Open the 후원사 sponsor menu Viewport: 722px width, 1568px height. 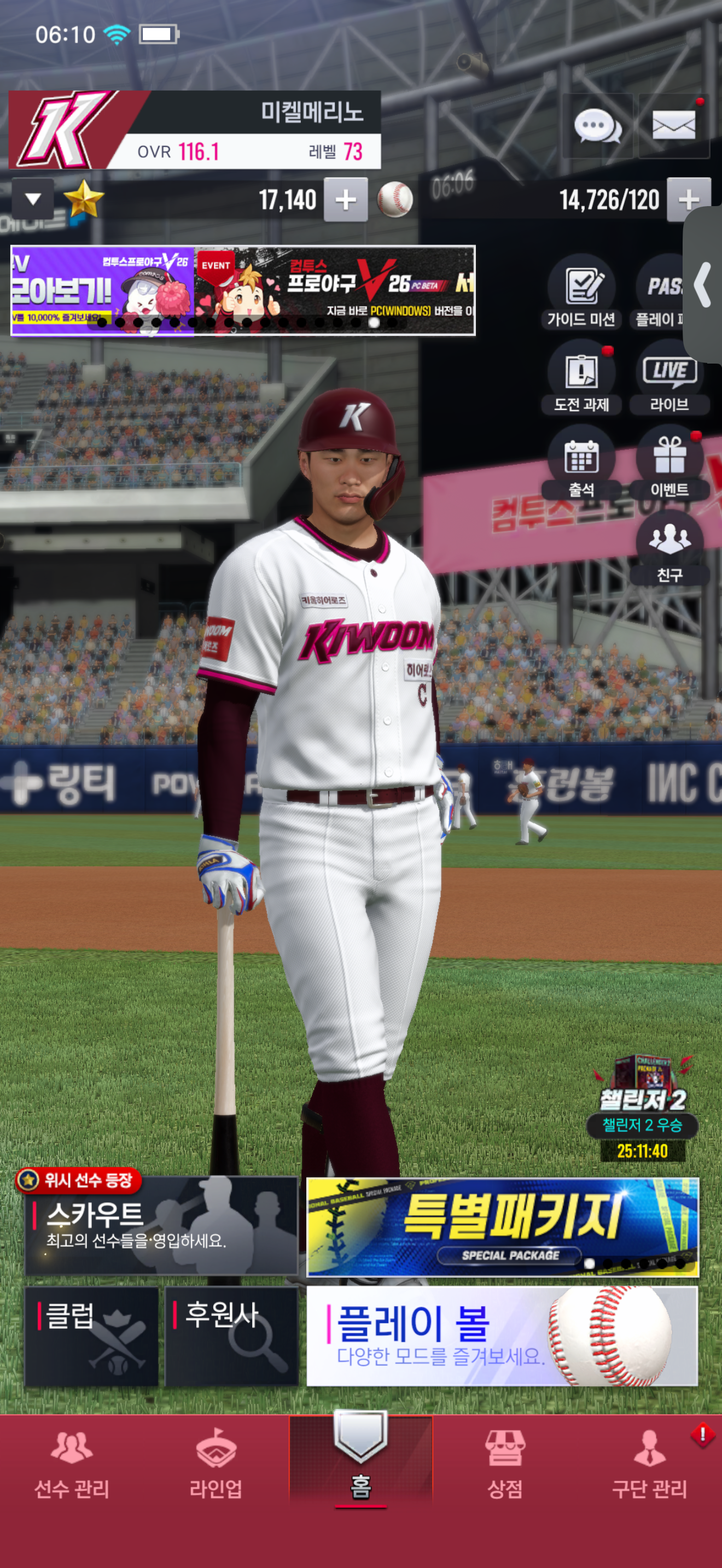(x=231, y=1336)
